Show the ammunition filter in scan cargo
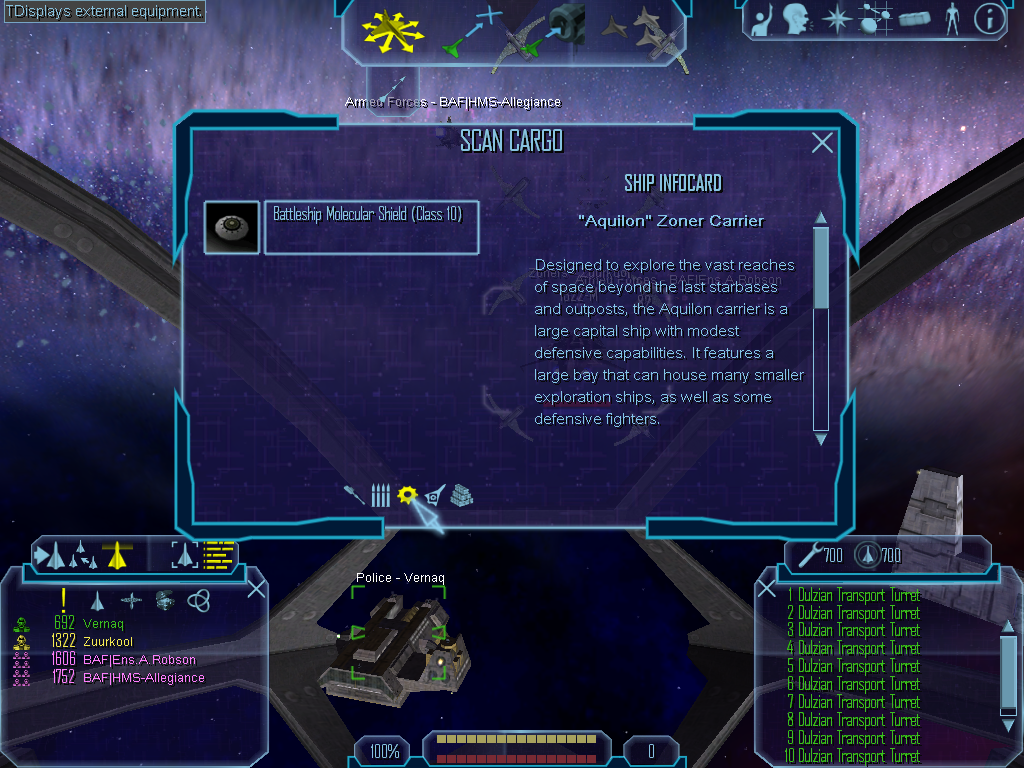The height and width of the screenshot is (768, 1024). [x=380, y=495]
